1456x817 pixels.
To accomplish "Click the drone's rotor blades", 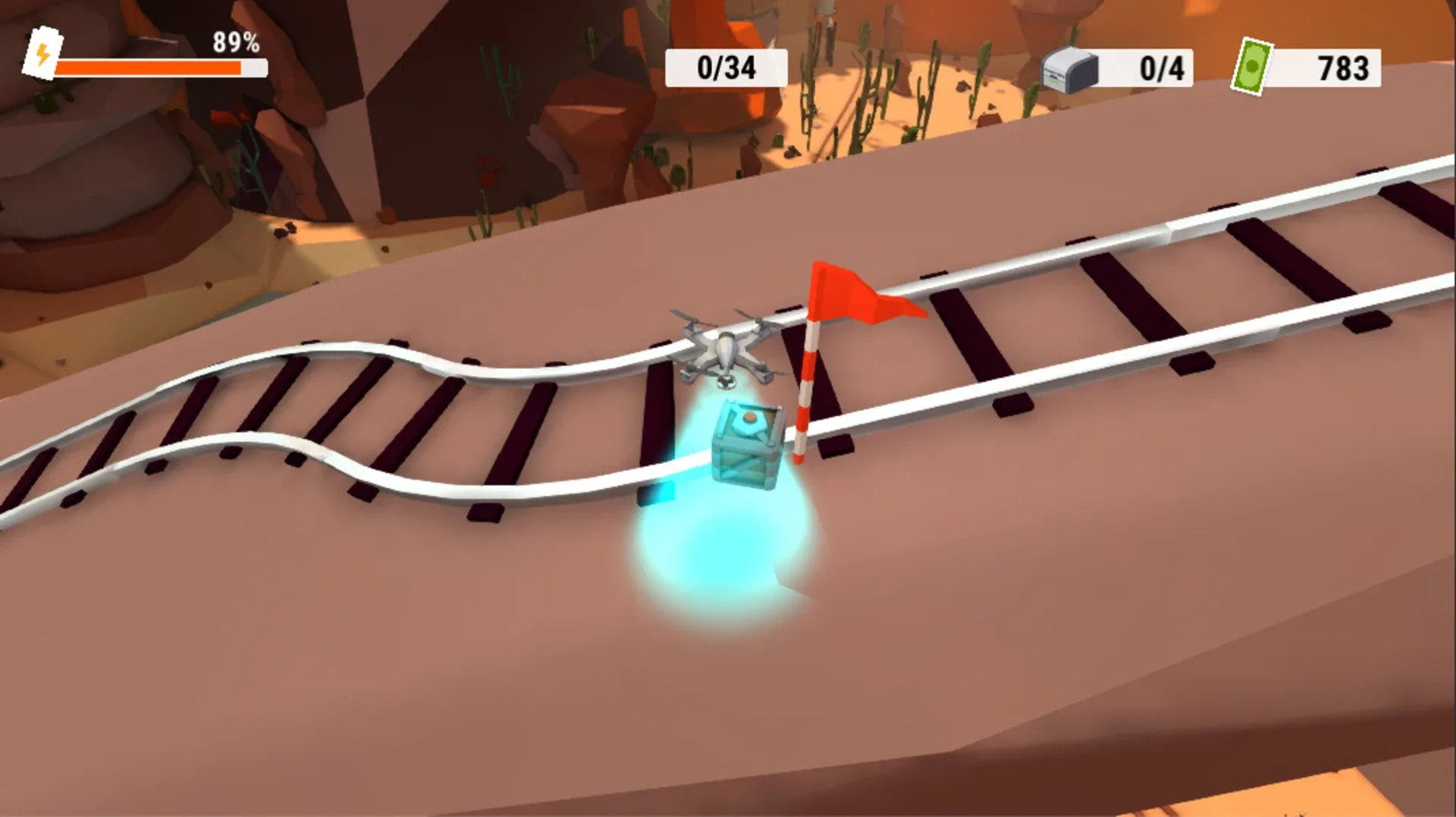I will tap(686, 318).
